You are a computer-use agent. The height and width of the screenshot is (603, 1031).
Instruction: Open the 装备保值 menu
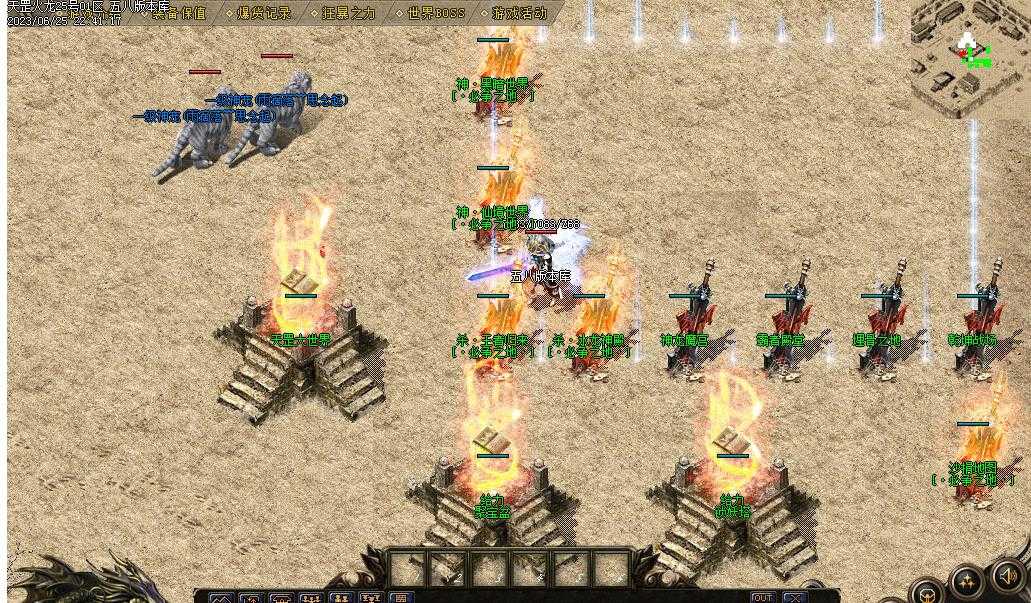tap(179, 14)
